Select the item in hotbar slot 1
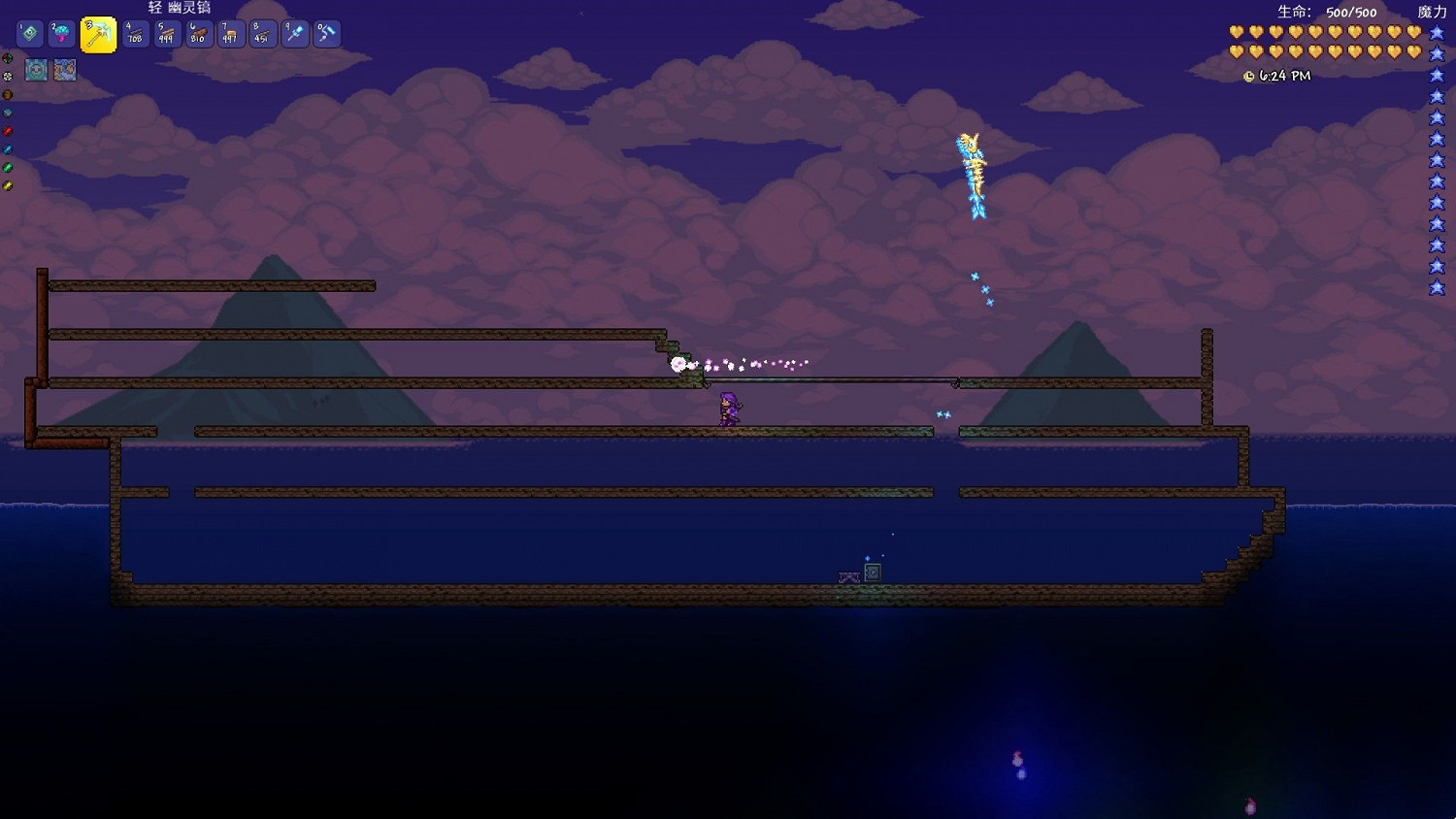1456x819 pixels. 29,33
